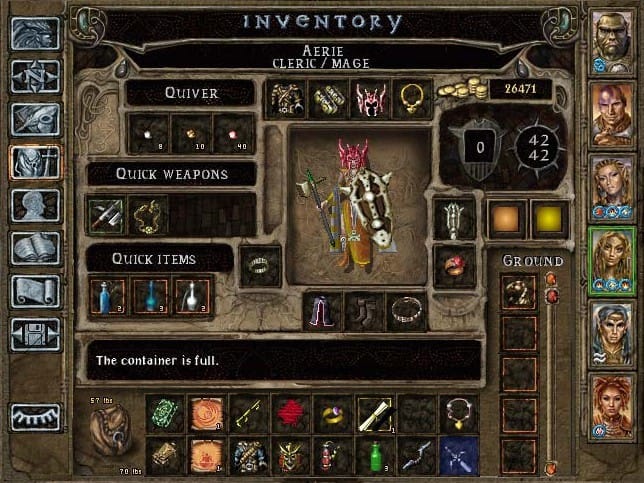
Task: Click the closed eye rest button
Action: (35, 417)
